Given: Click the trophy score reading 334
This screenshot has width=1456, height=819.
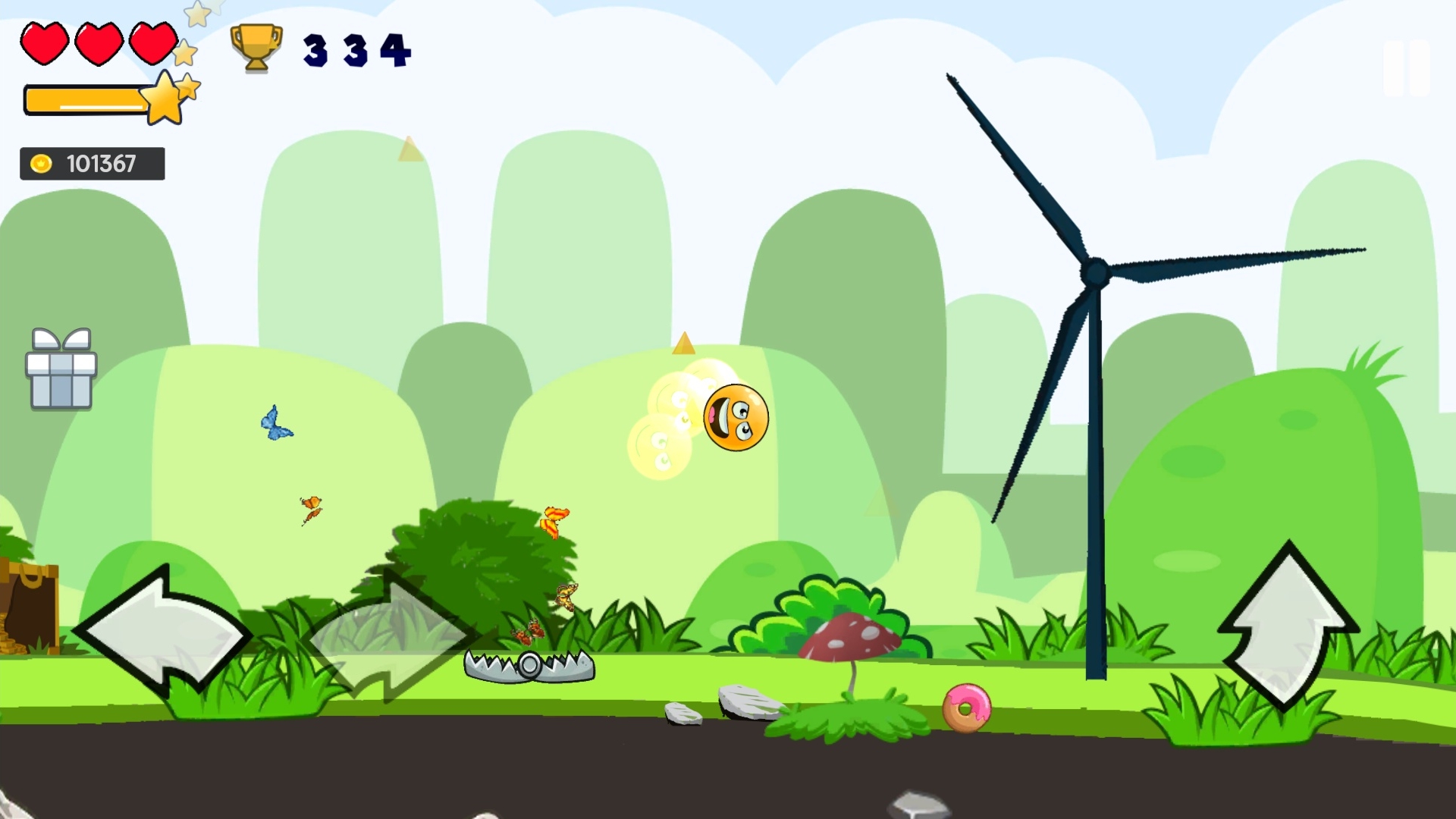Looking at the screenshot, I should (356, 49).
